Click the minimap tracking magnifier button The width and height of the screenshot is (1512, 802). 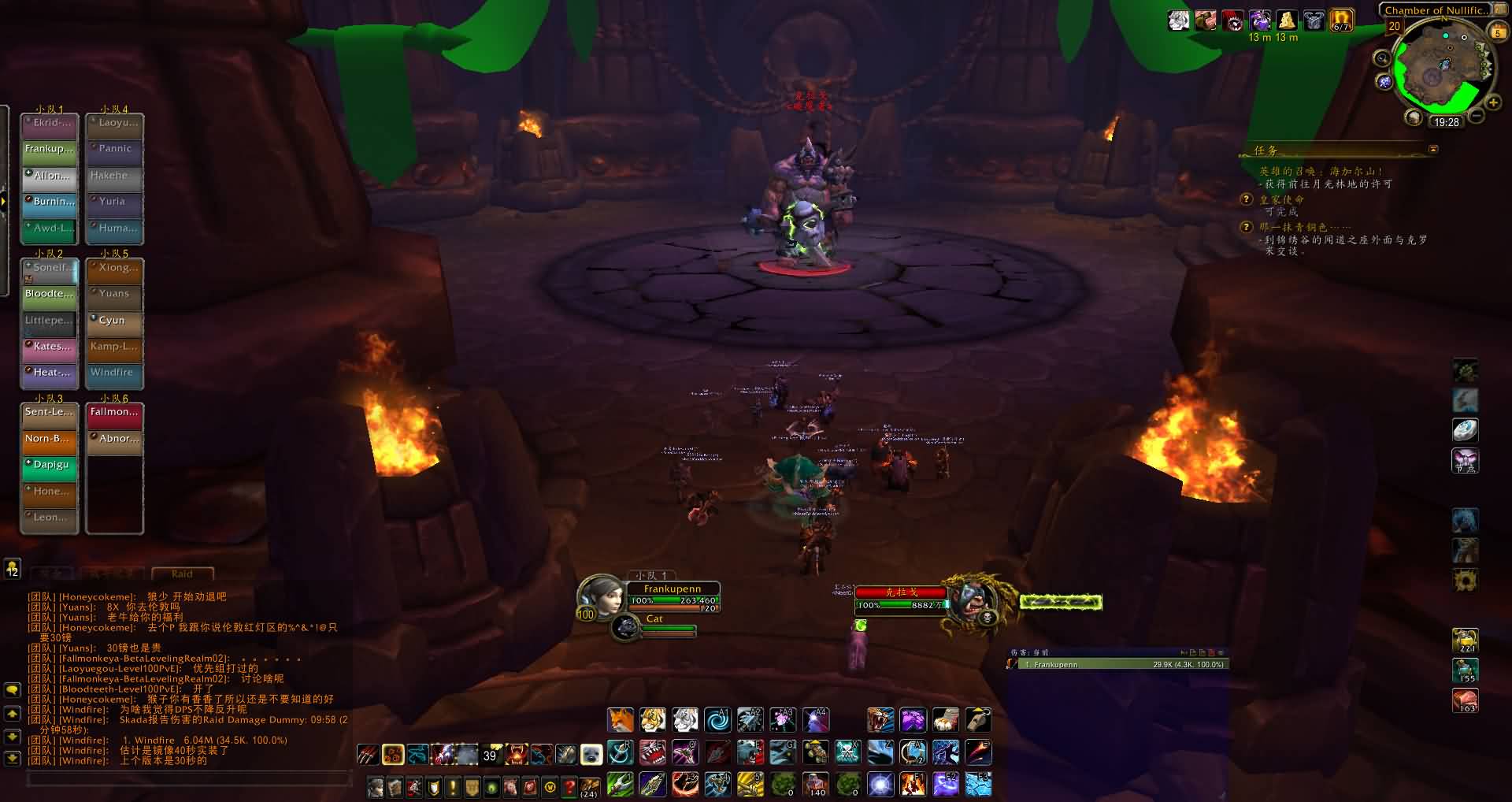click(1382, 58)
